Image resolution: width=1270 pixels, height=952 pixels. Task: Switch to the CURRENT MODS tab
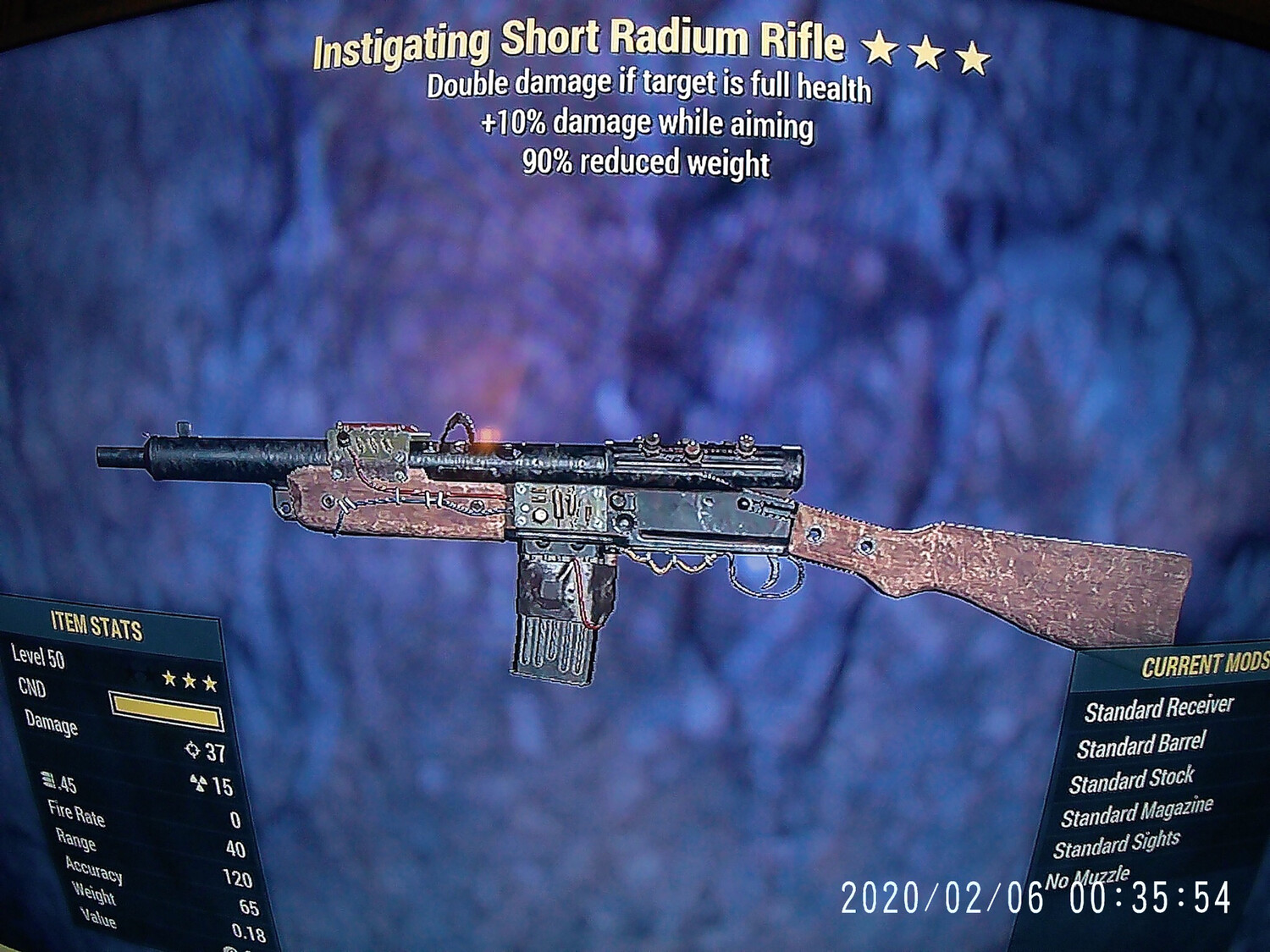[1202, 665]
